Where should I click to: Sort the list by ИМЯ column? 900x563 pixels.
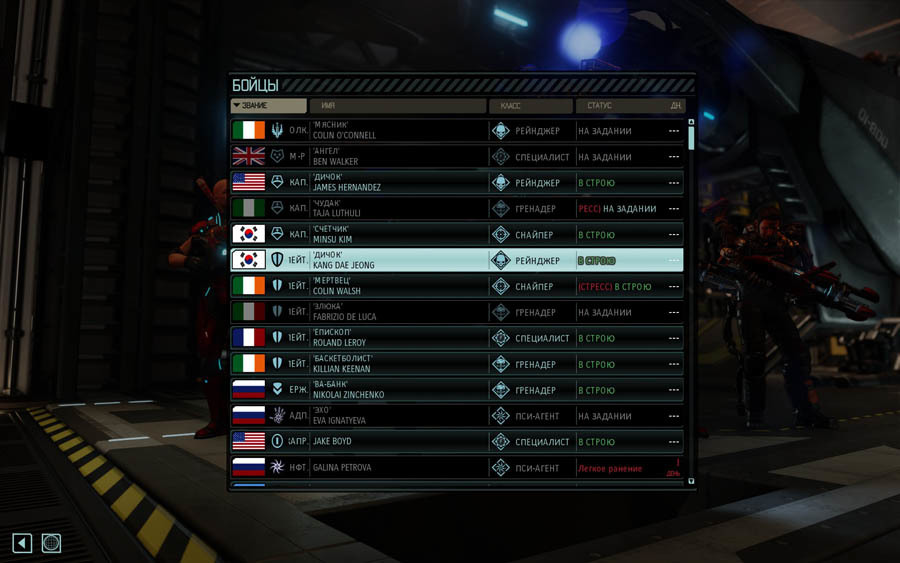pos(397,105)
